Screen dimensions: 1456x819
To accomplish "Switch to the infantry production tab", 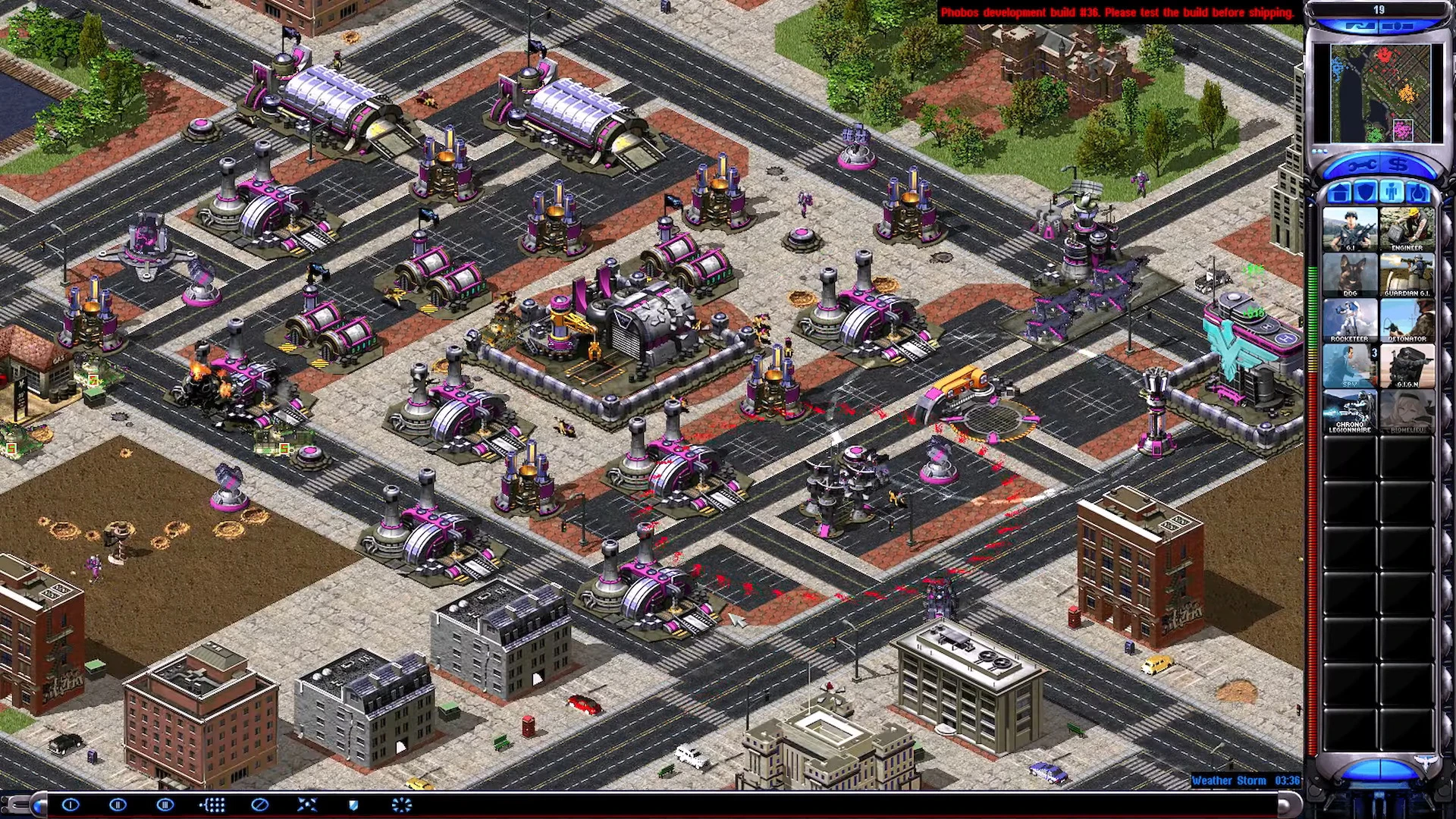I will pyautogui.click(x=1392, y=192).
